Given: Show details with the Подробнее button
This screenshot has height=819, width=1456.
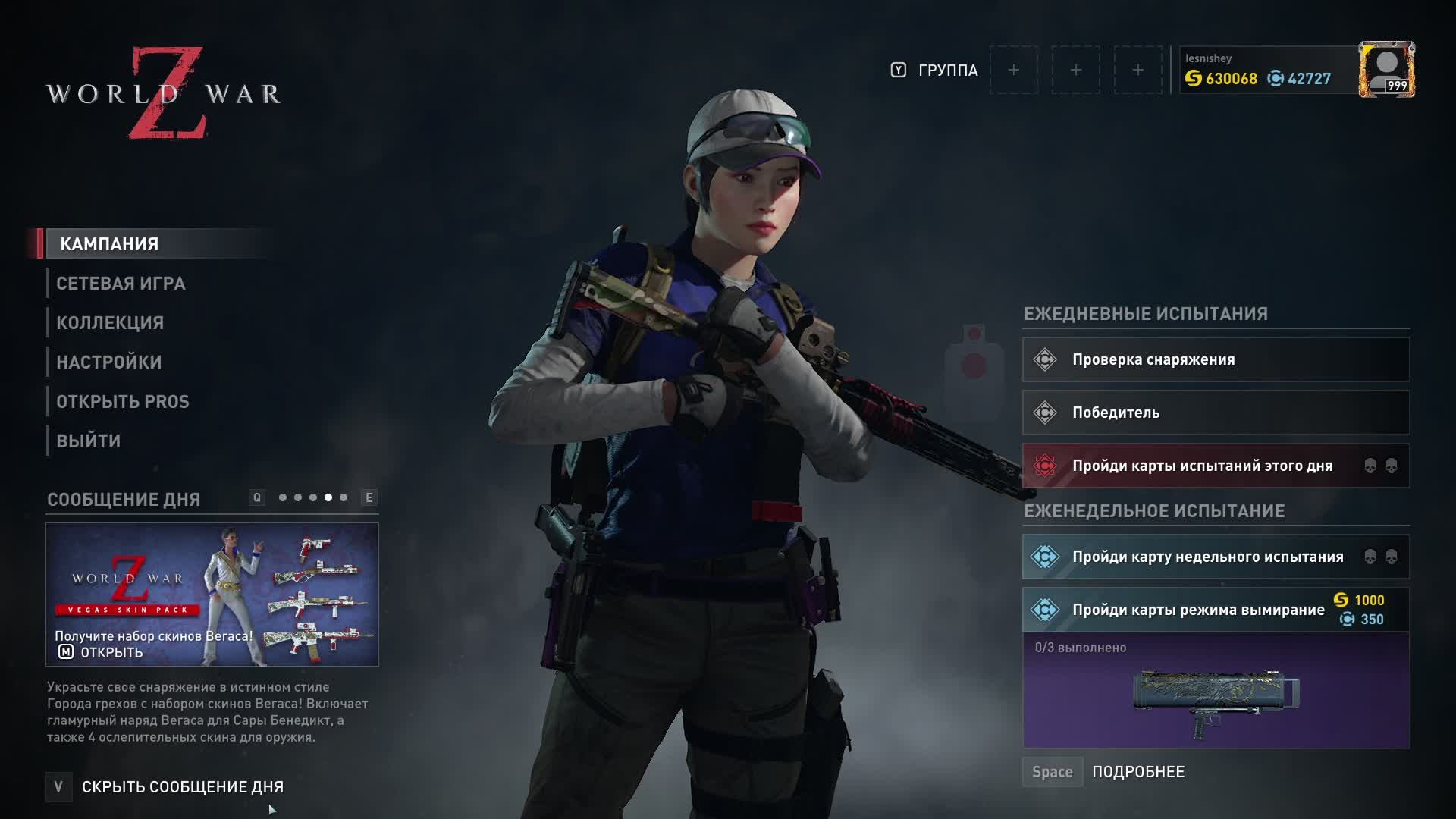Looking at the screenshot, I should click(x=1137, y=772).
